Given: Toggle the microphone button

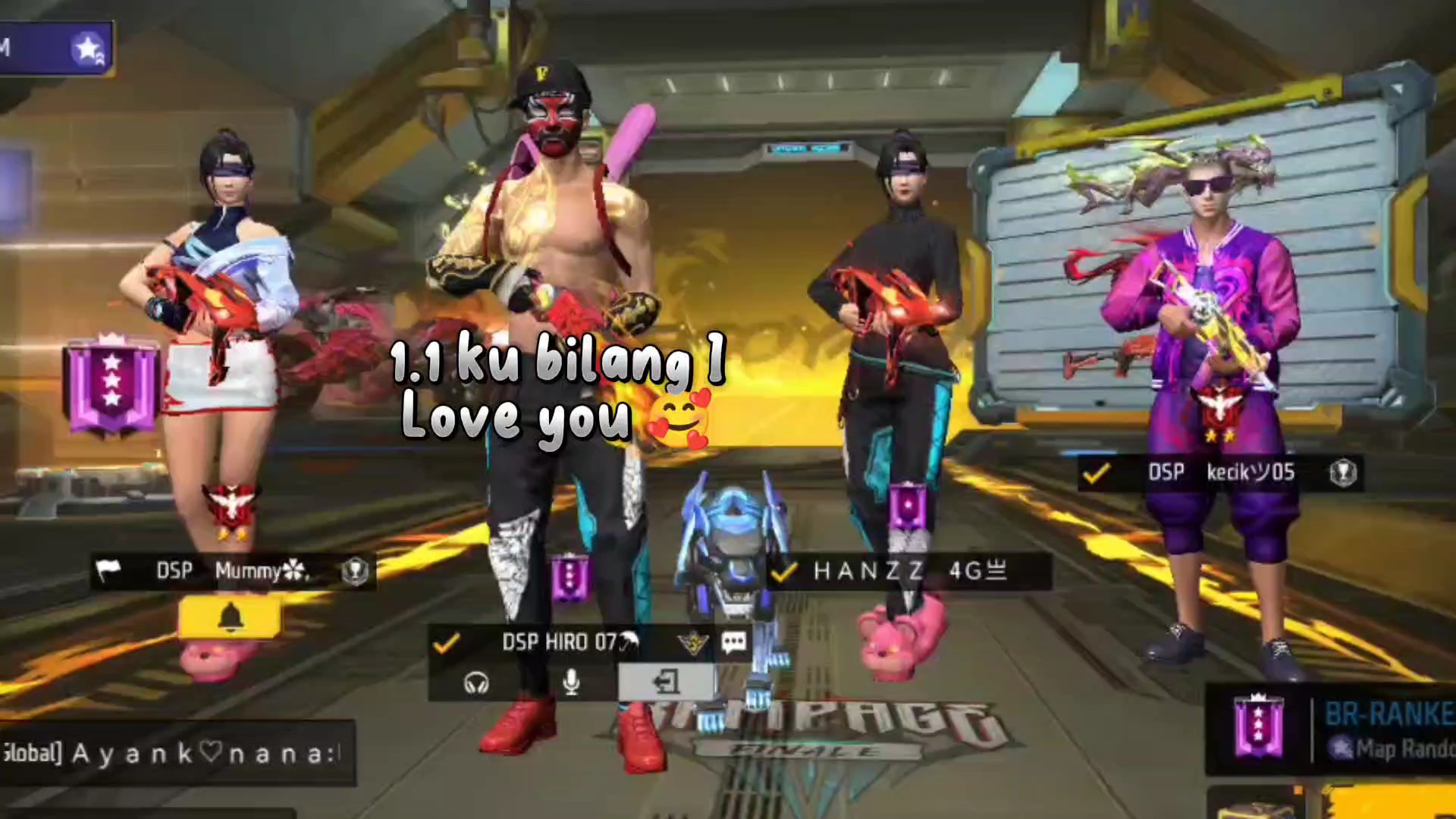Looking at the screenshot, I should pos(572,682).
